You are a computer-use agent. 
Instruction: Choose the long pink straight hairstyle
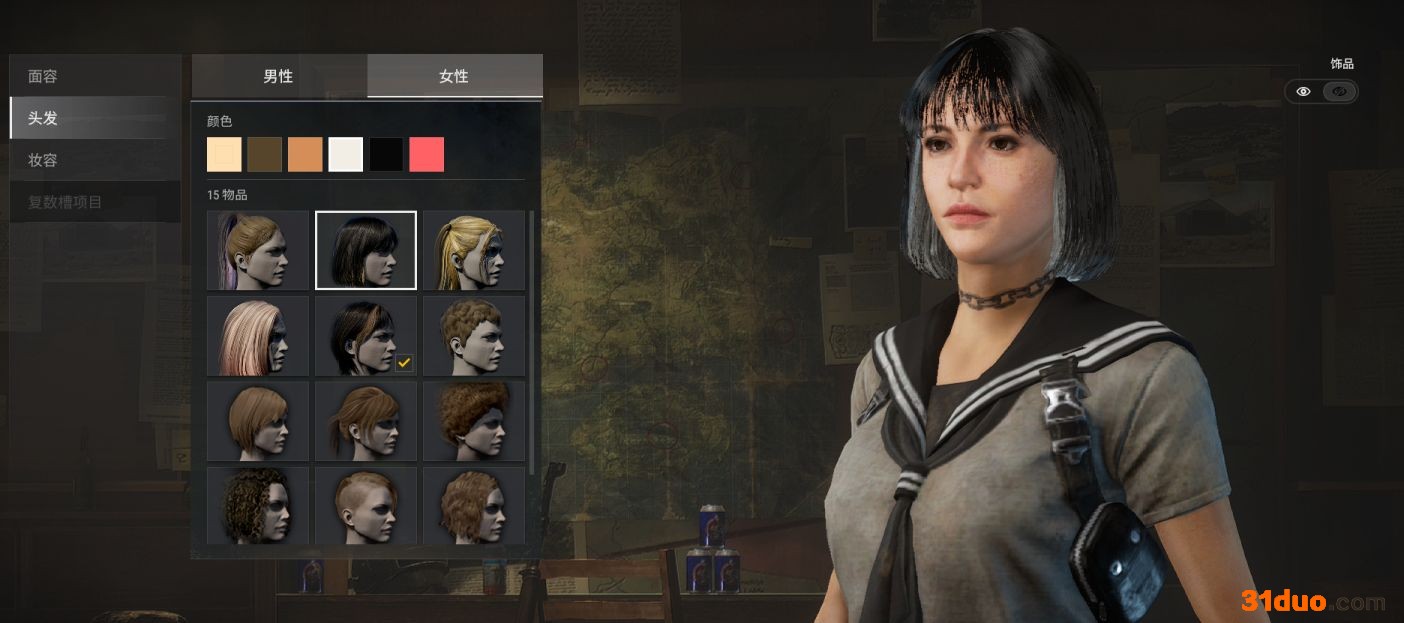click(x=258, y=335)
